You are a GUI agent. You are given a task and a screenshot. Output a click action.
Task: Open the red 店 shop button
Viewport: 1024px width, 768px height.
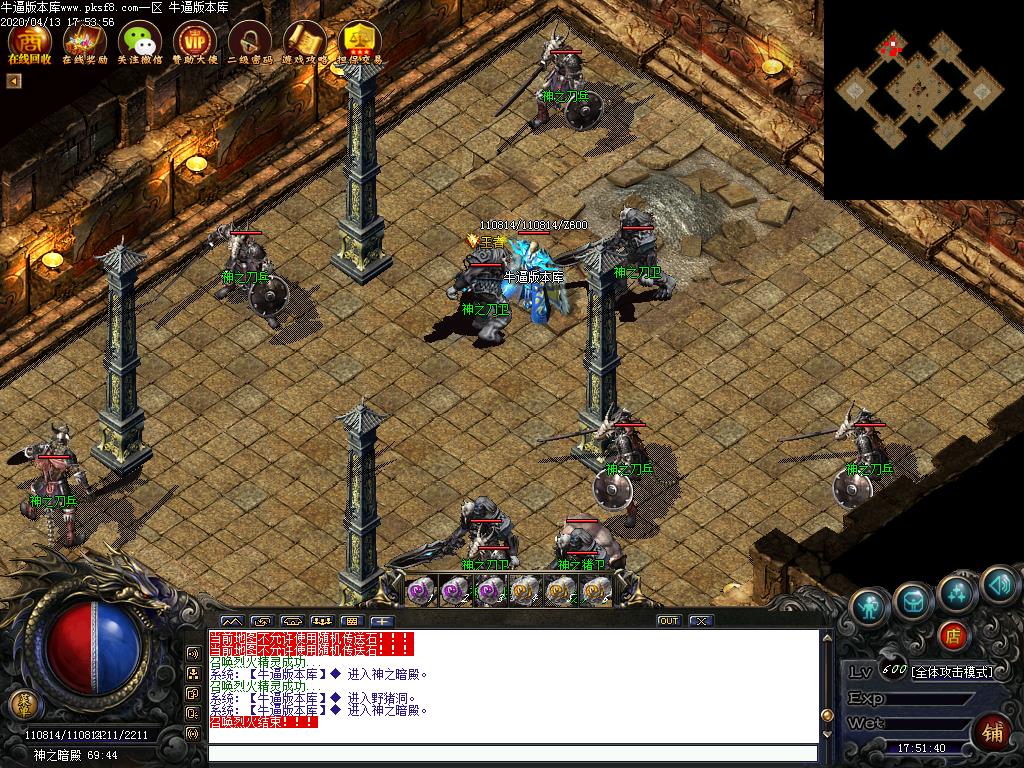[x=953, y=634]
